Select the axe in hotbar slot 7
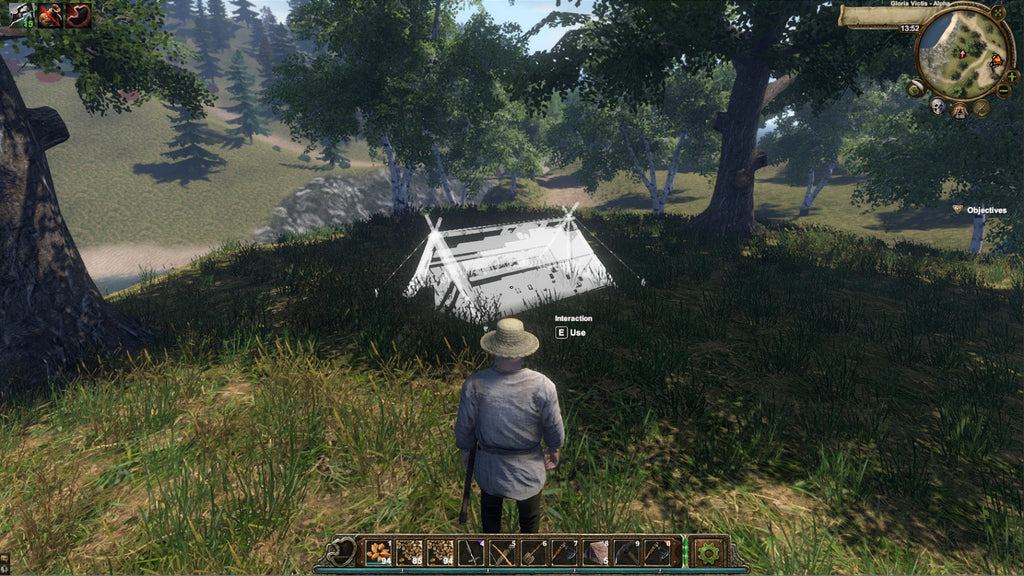Screen dimensions: 1024x576 click(565, 551)
